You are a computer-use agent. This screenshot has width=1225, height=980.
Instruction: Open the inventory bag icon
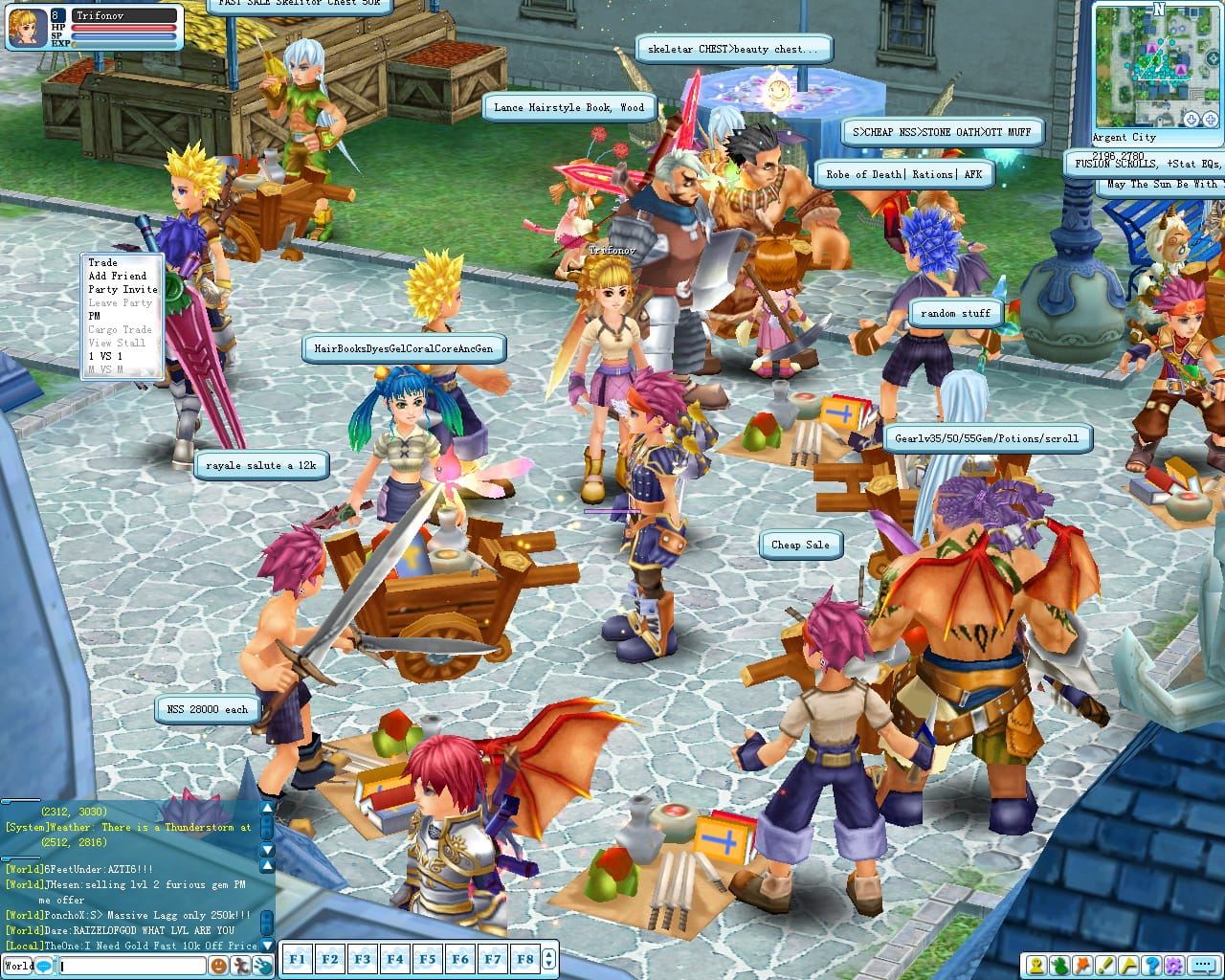click(1058, 967)
